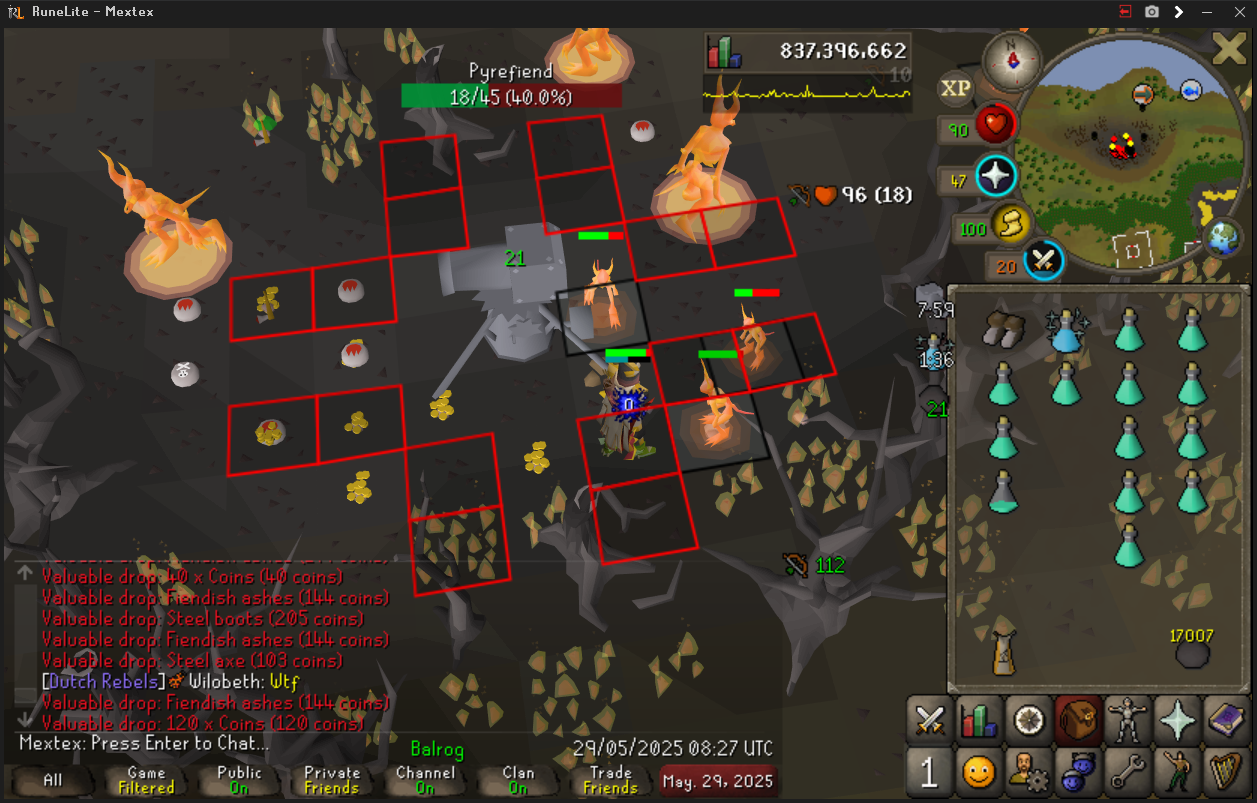The image size is (1257, 803).
Task: Activate the special attack orb
Action: pyautogui.click(x=1043, y=261)
